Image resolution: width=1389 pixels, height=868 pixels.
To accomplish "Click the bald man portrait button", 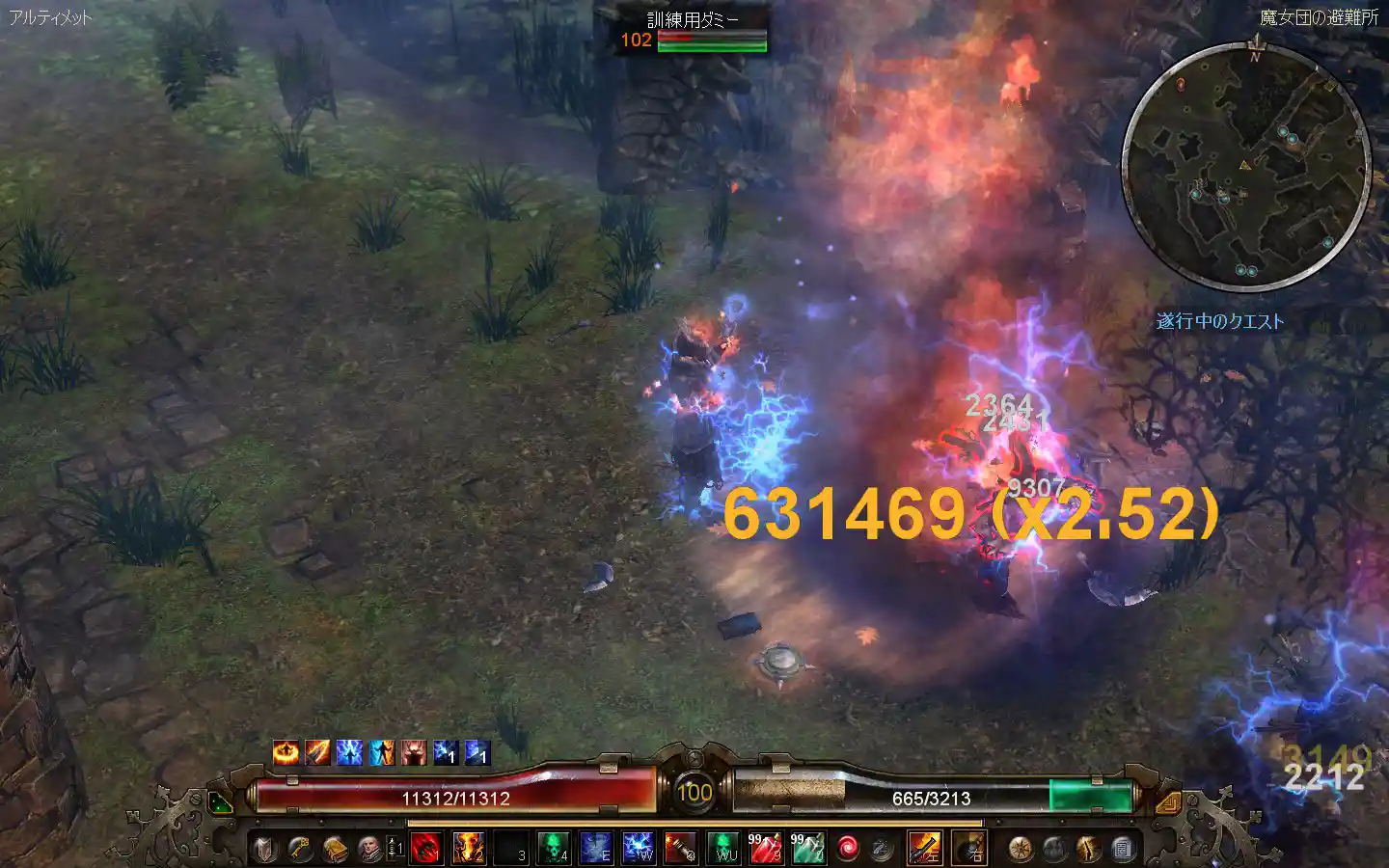I will (x=369, y=849).
